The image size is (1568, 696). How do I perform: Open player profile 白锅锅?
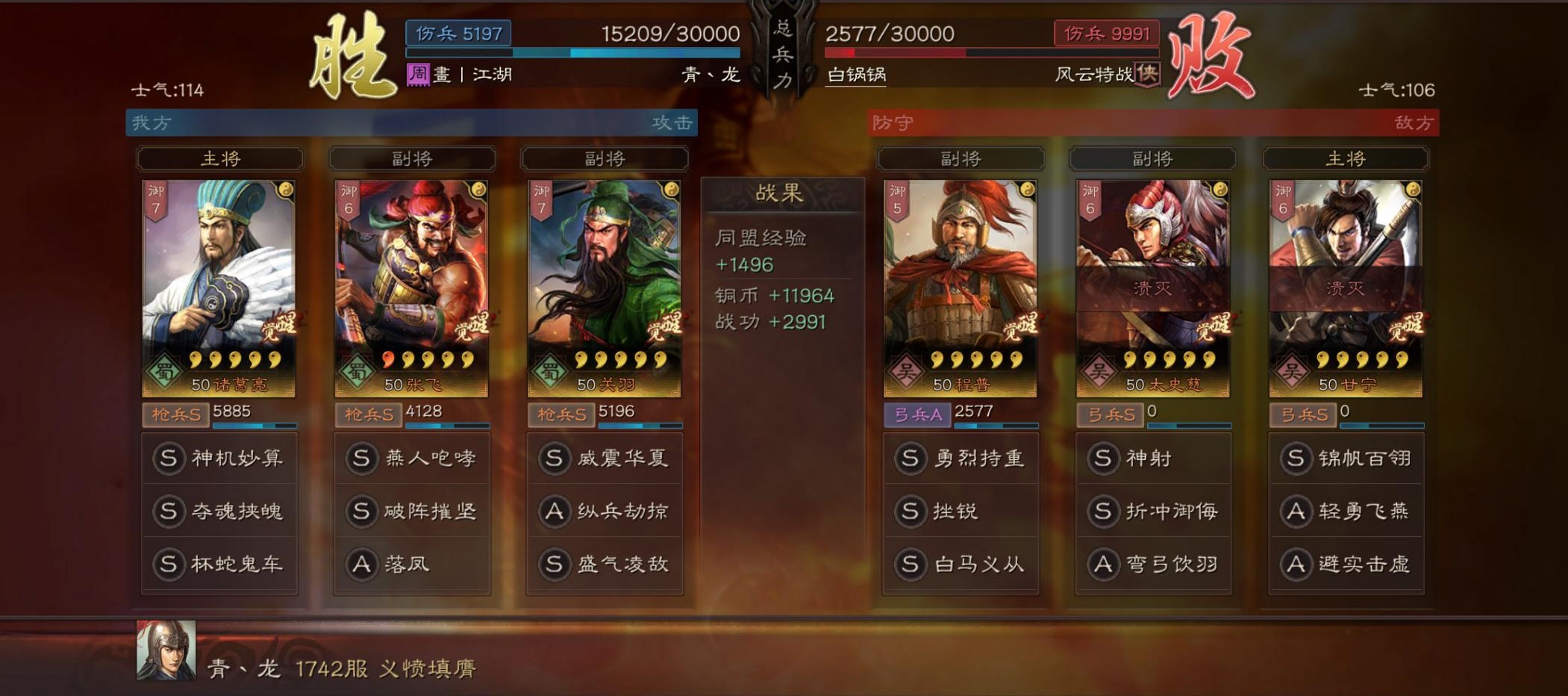tap(853, 75)
